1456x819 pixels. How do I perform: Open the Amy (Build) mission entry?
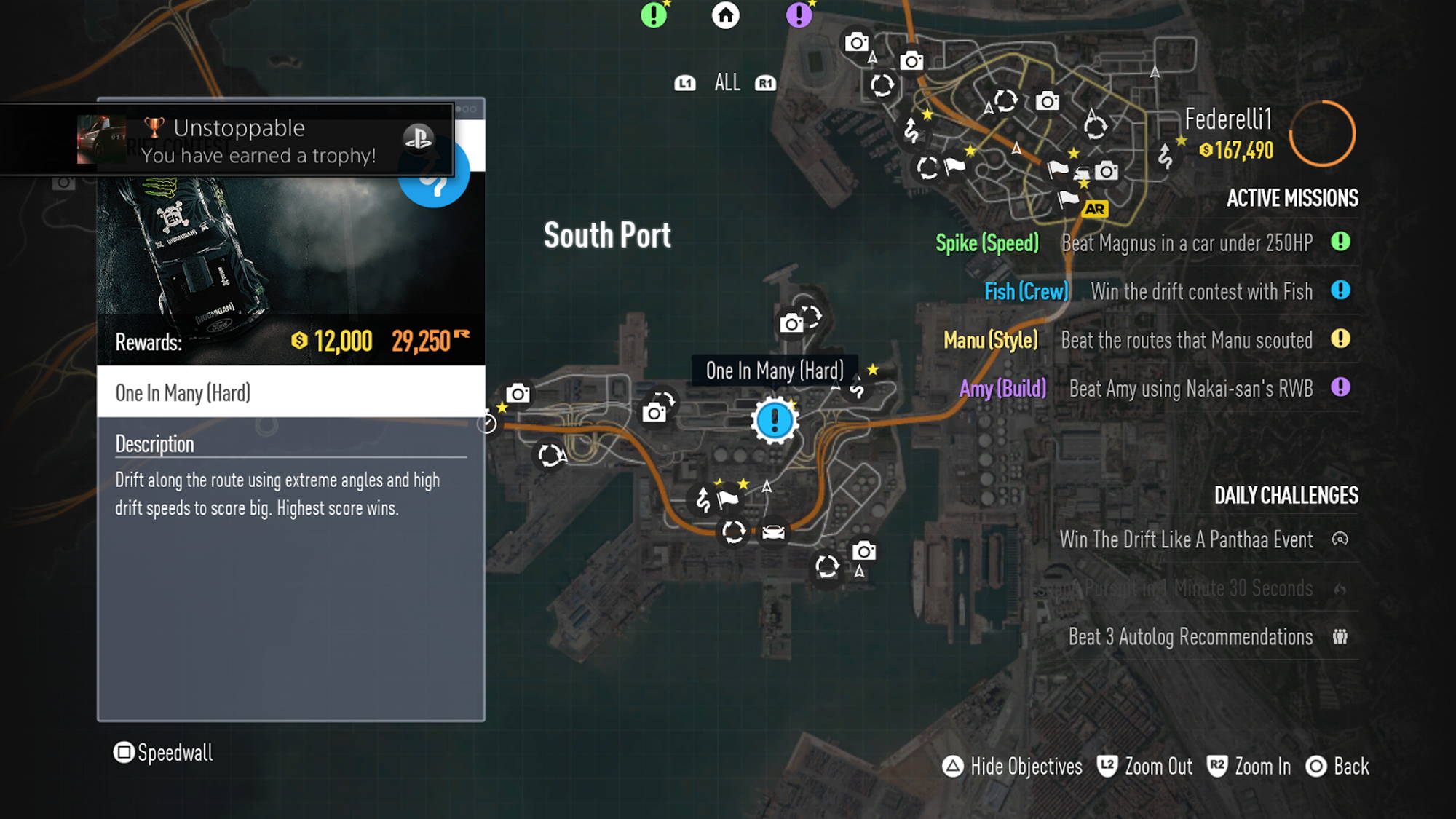[1154, 389]
